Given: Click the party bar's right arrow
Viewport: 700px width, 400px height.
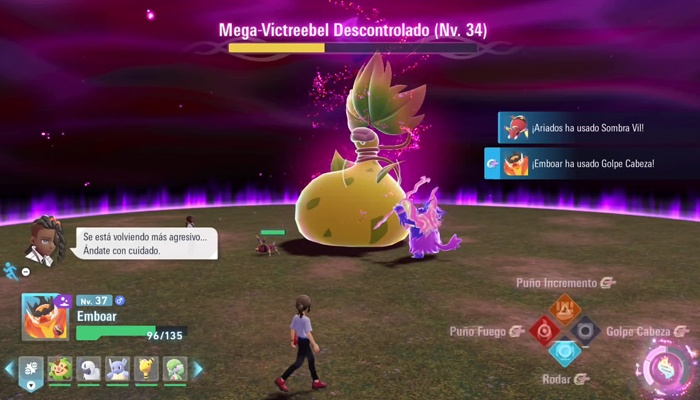Looking at the screenshot, I should [x=197, y=369].
